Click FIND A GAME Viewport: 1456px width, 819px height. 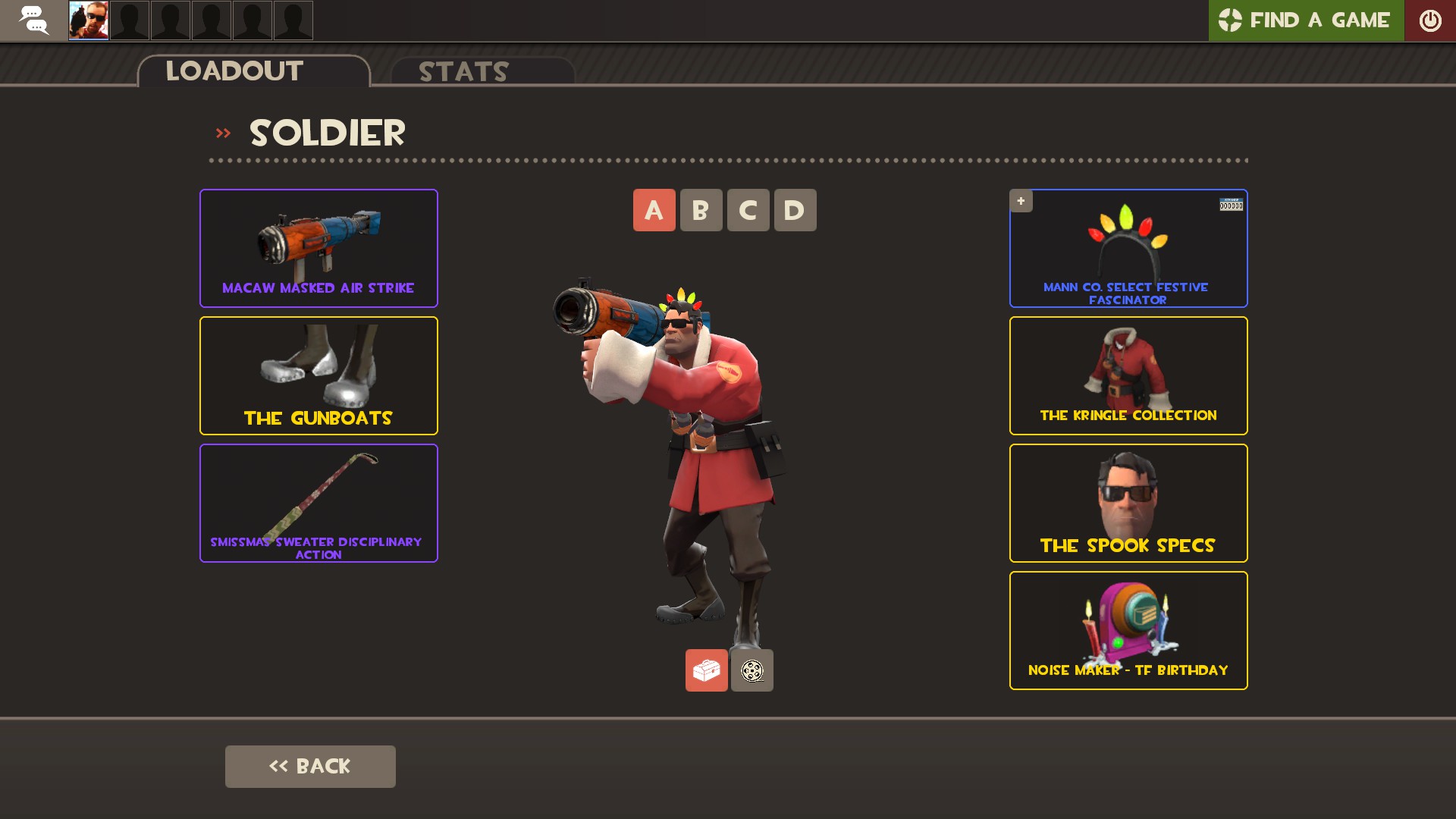coord(1319,20)
